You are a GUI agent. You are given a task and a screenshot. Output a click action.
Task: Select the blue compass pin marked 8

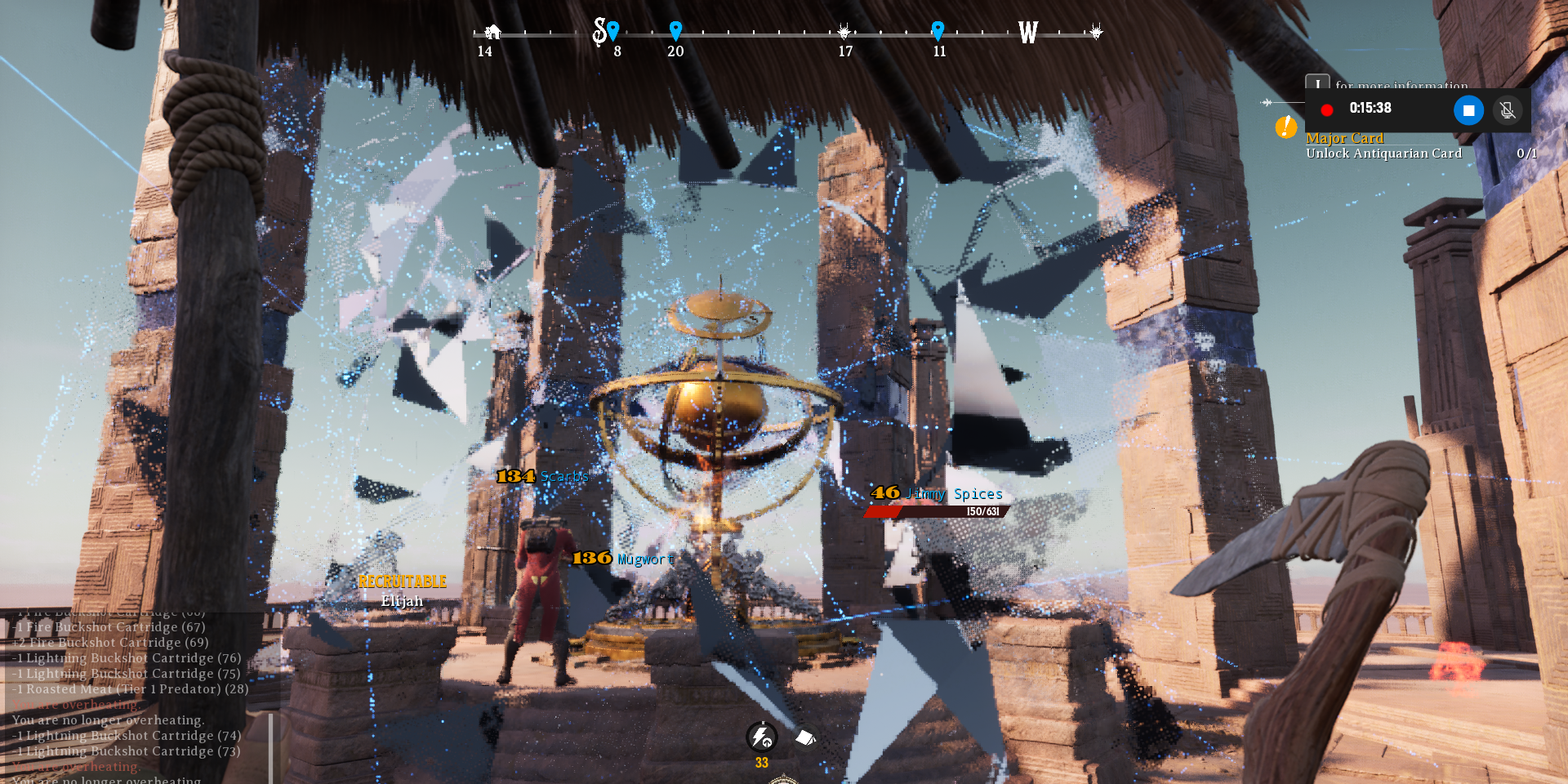coord(613,31)
